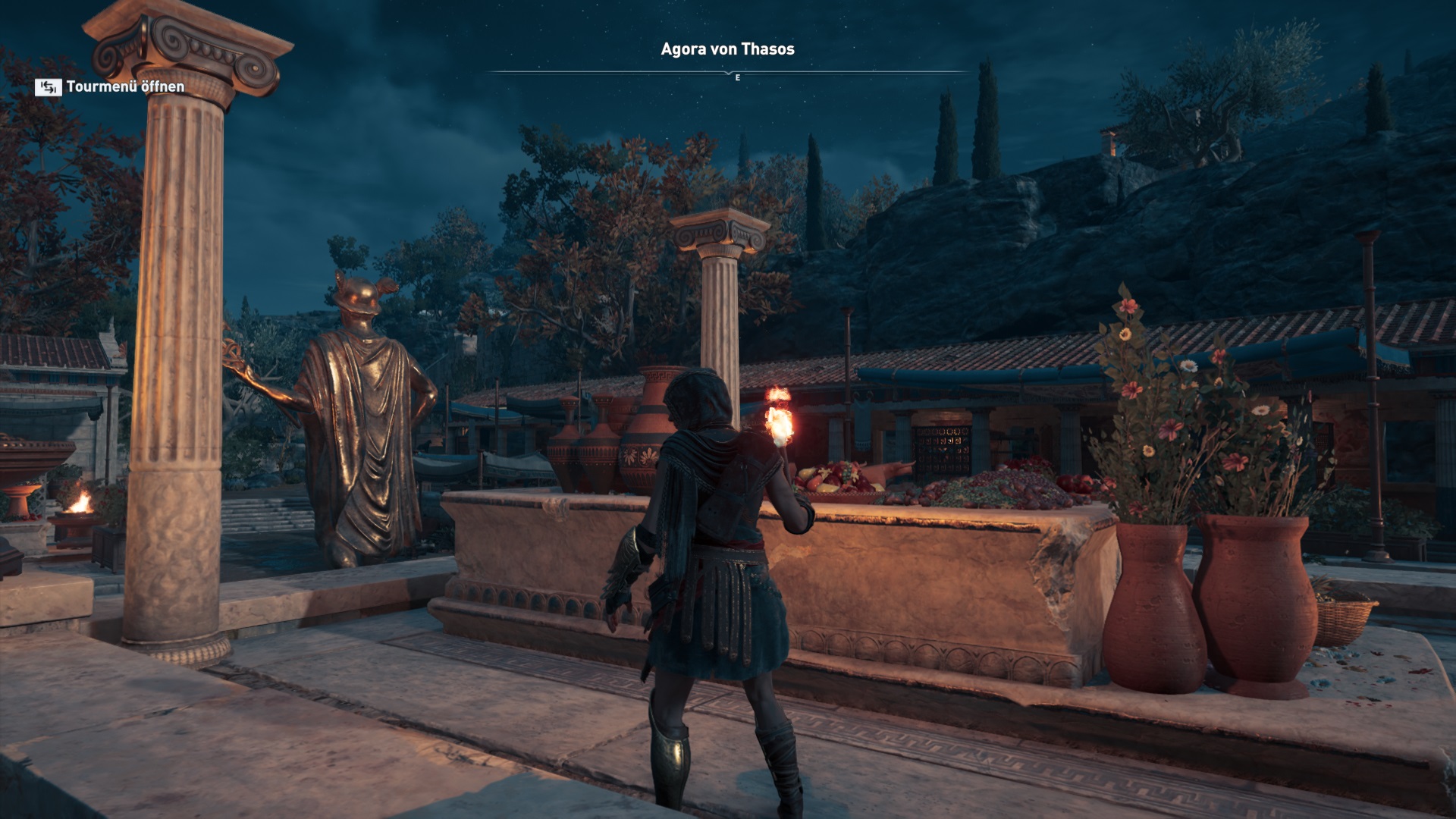Screen dimensions: 1456x819
Task: Click the compass bar under Agora von Thasos
Action: click(728, 73)
